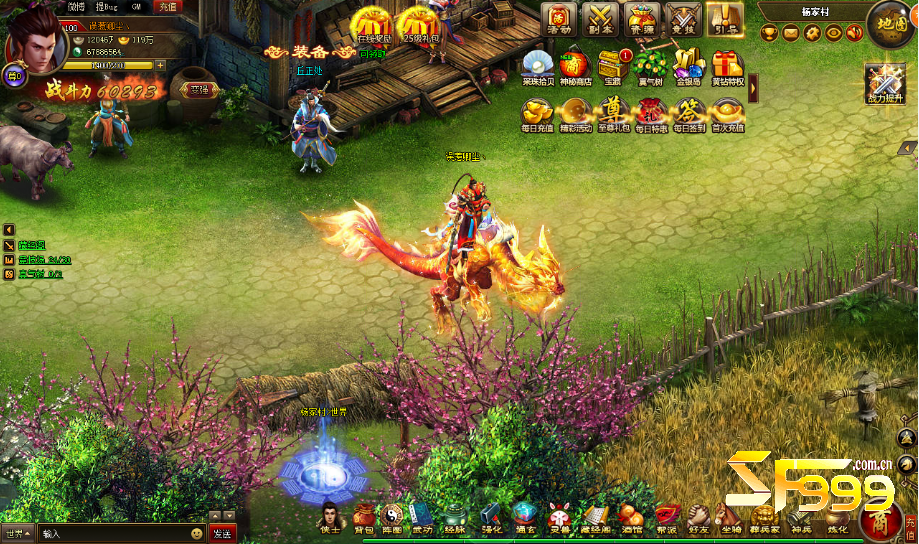Click the chat input field
The height and width of the screenshot is (544, 919).
pyautogui.click(x=110, y=533)
